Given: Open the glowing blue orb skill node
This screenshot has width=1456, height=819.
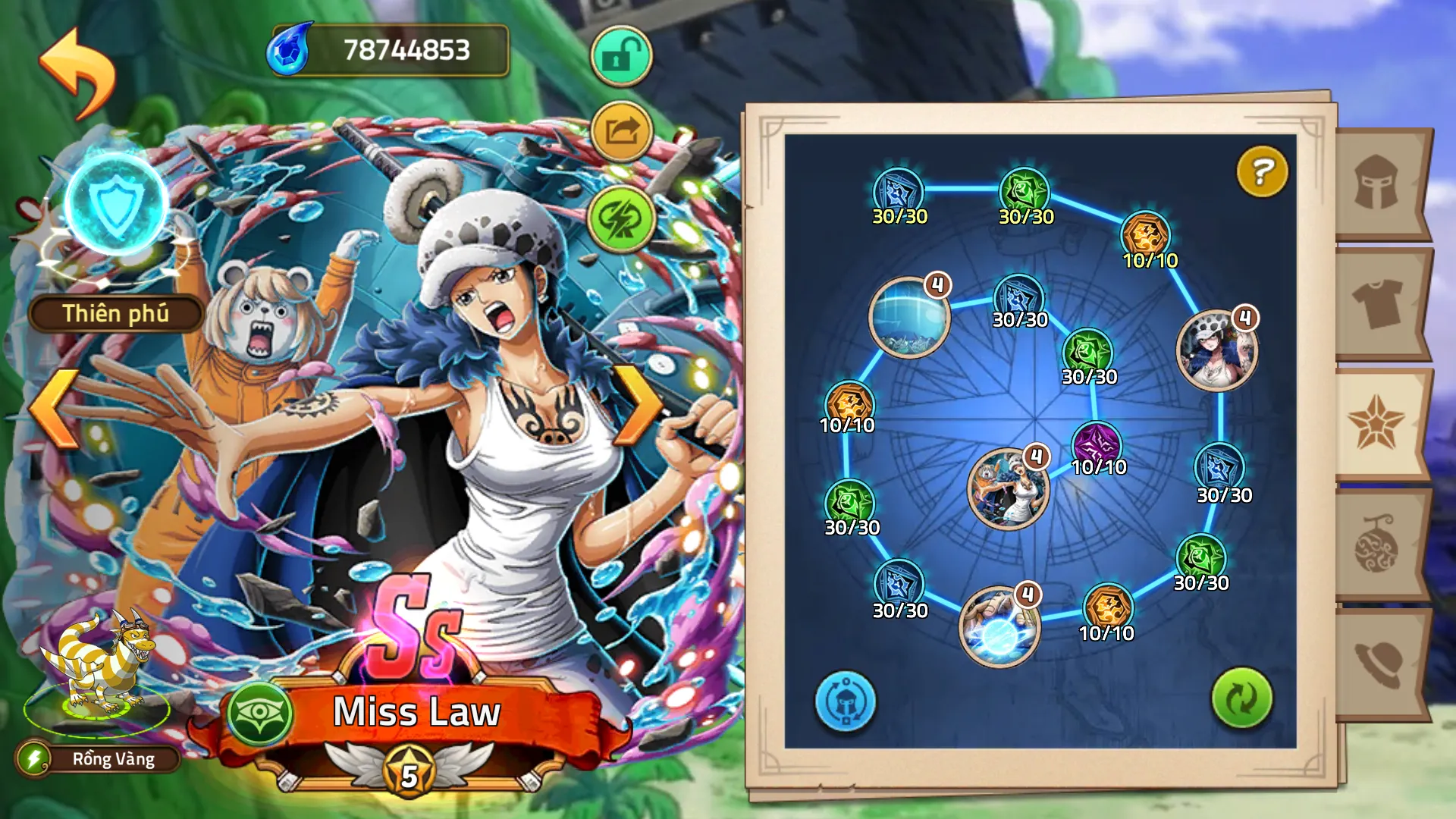Looking at the screenshot, I should [x=999, y=628].
